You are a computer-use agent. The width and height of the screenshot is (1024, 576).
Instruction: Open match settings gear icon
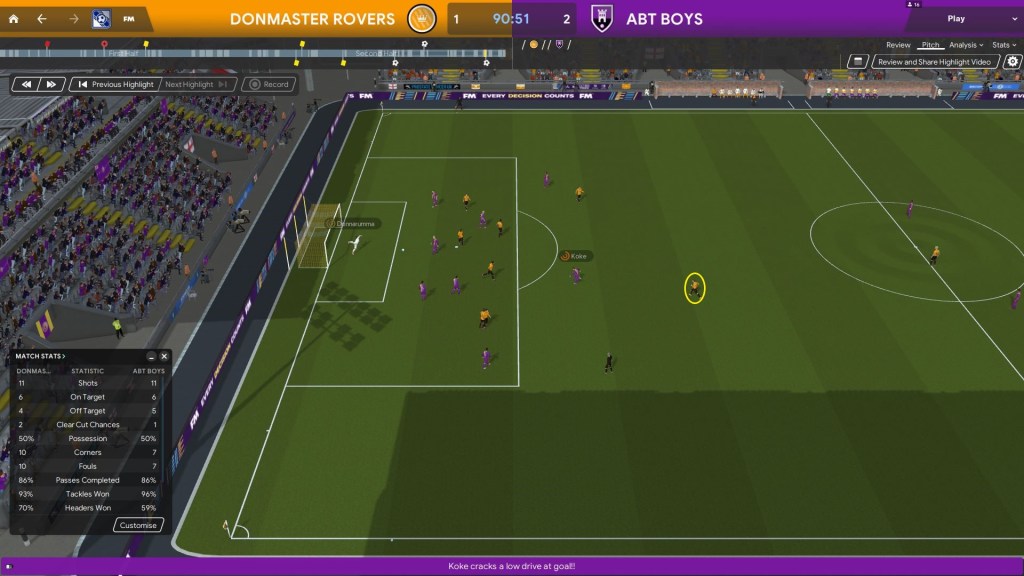tap(1012, 62)
